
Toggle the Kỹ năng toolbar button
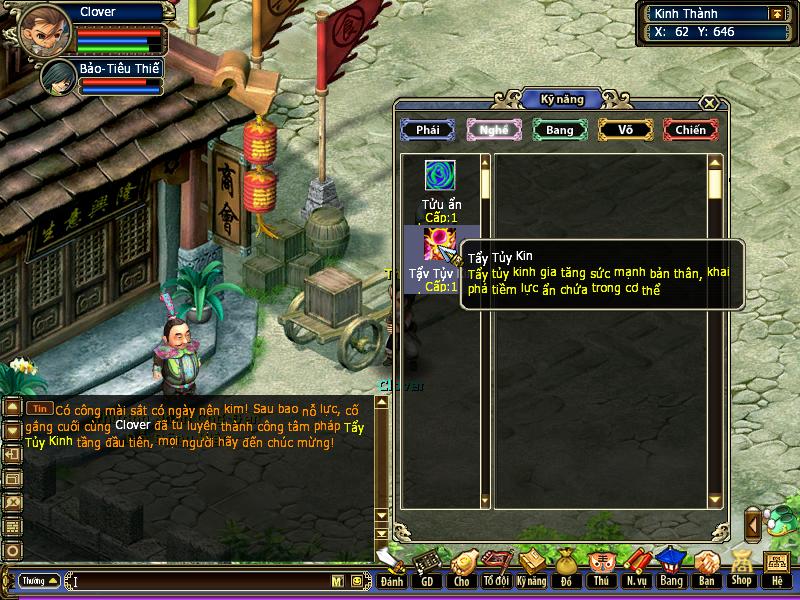coord(532,566)
